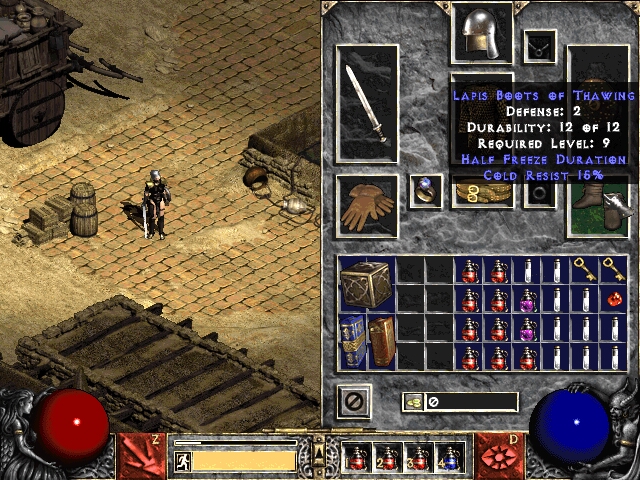Pick up the Lapis Boots of Thawing

point(597,207)
